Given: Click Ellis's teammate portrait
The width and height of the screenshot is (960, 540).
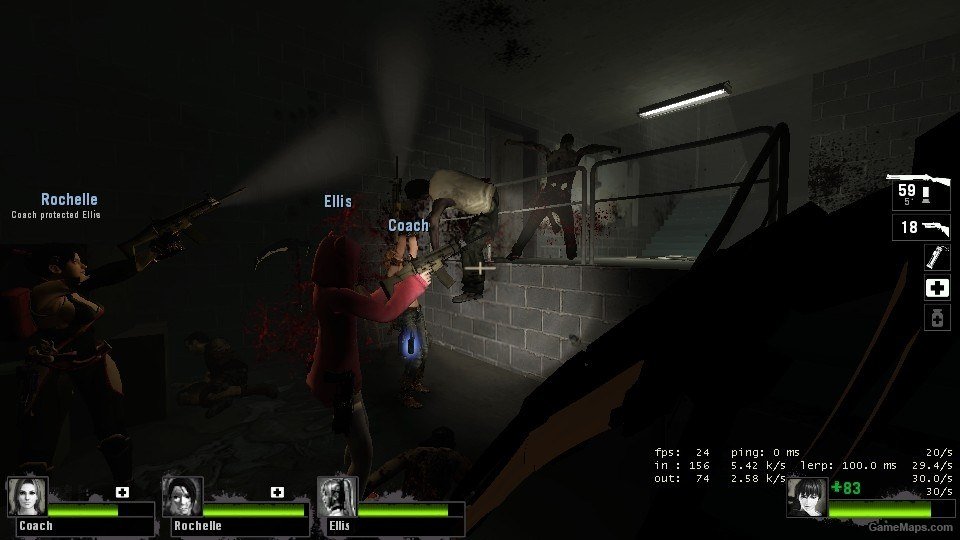Looking at the screenshot, I should pyautogui.click(x=337, y=496).
